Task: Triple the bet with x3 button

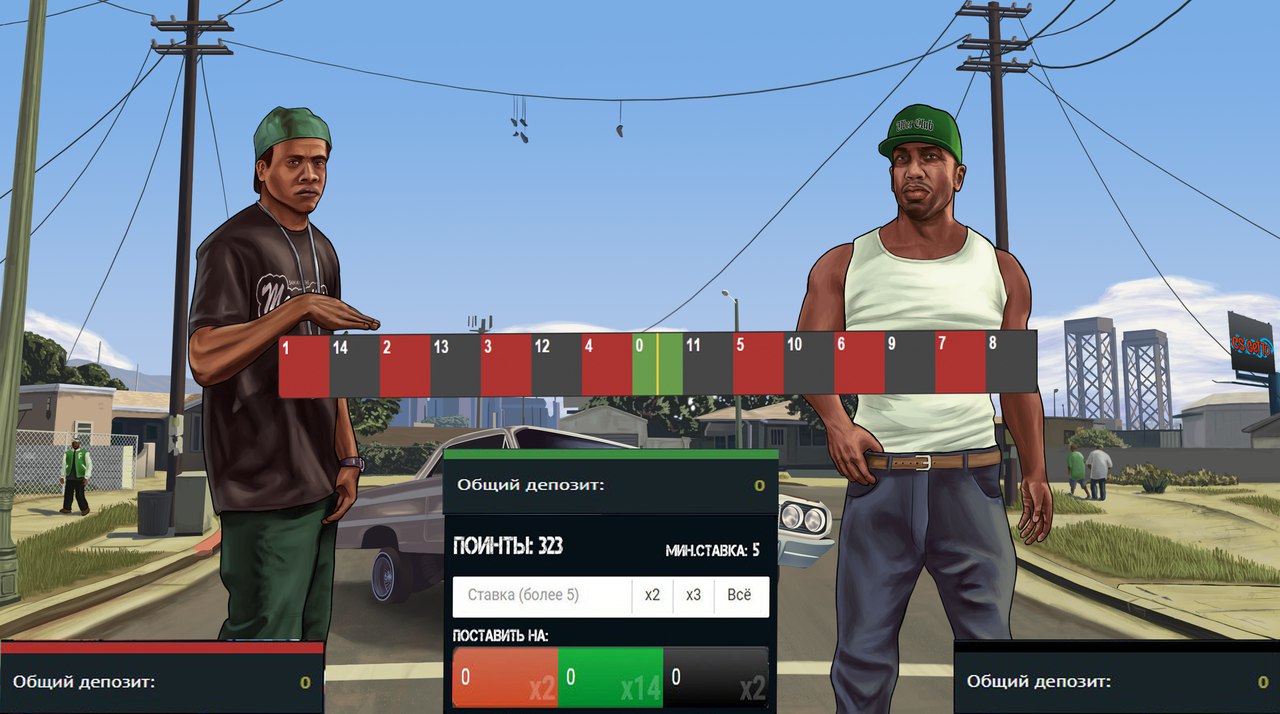Action: tap(693, 596)
